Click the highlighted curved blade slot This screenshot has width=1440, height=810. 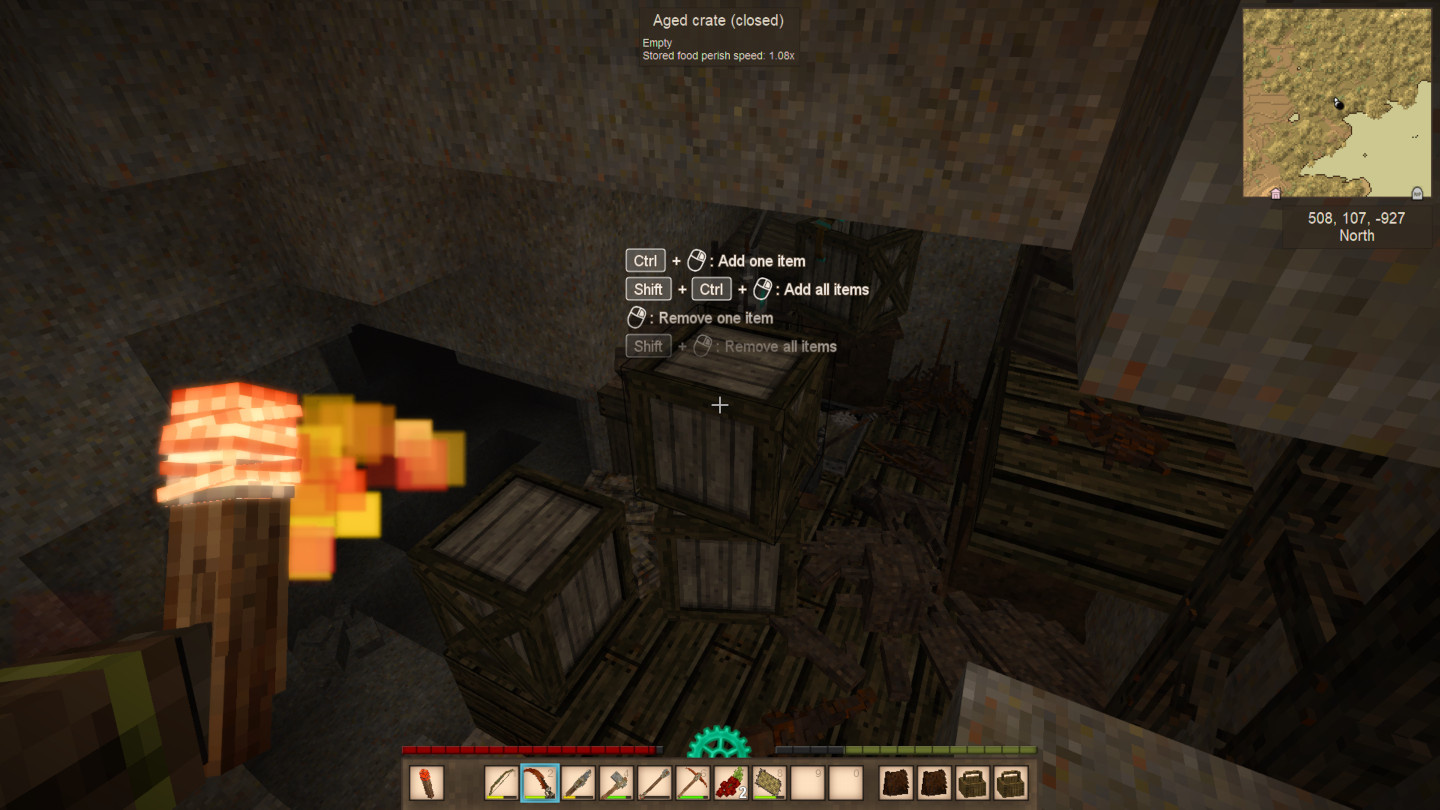(x=540, y=783)
